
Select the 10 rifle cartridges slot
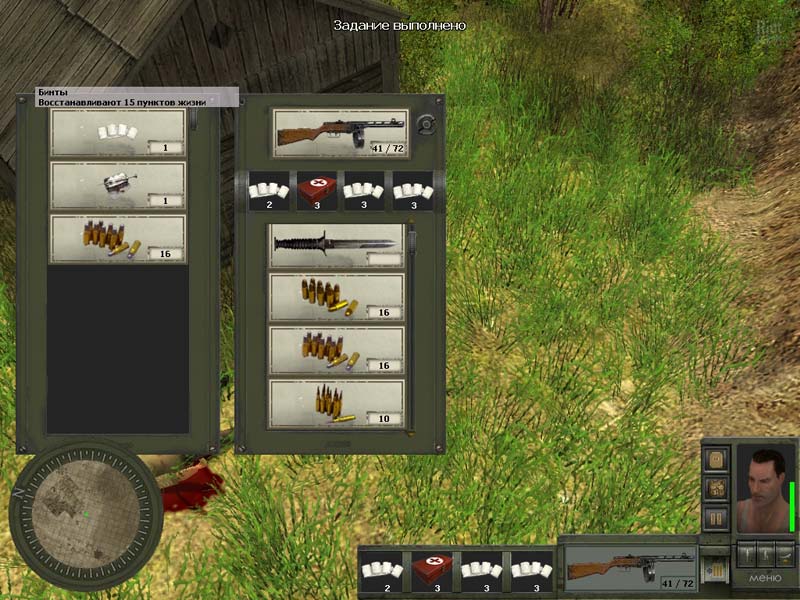336,403
